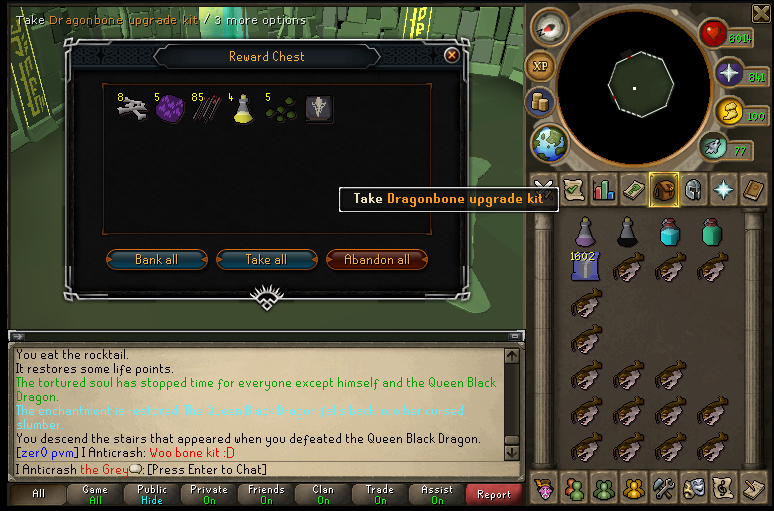Open the XP counter button

[x=541, y=65]
